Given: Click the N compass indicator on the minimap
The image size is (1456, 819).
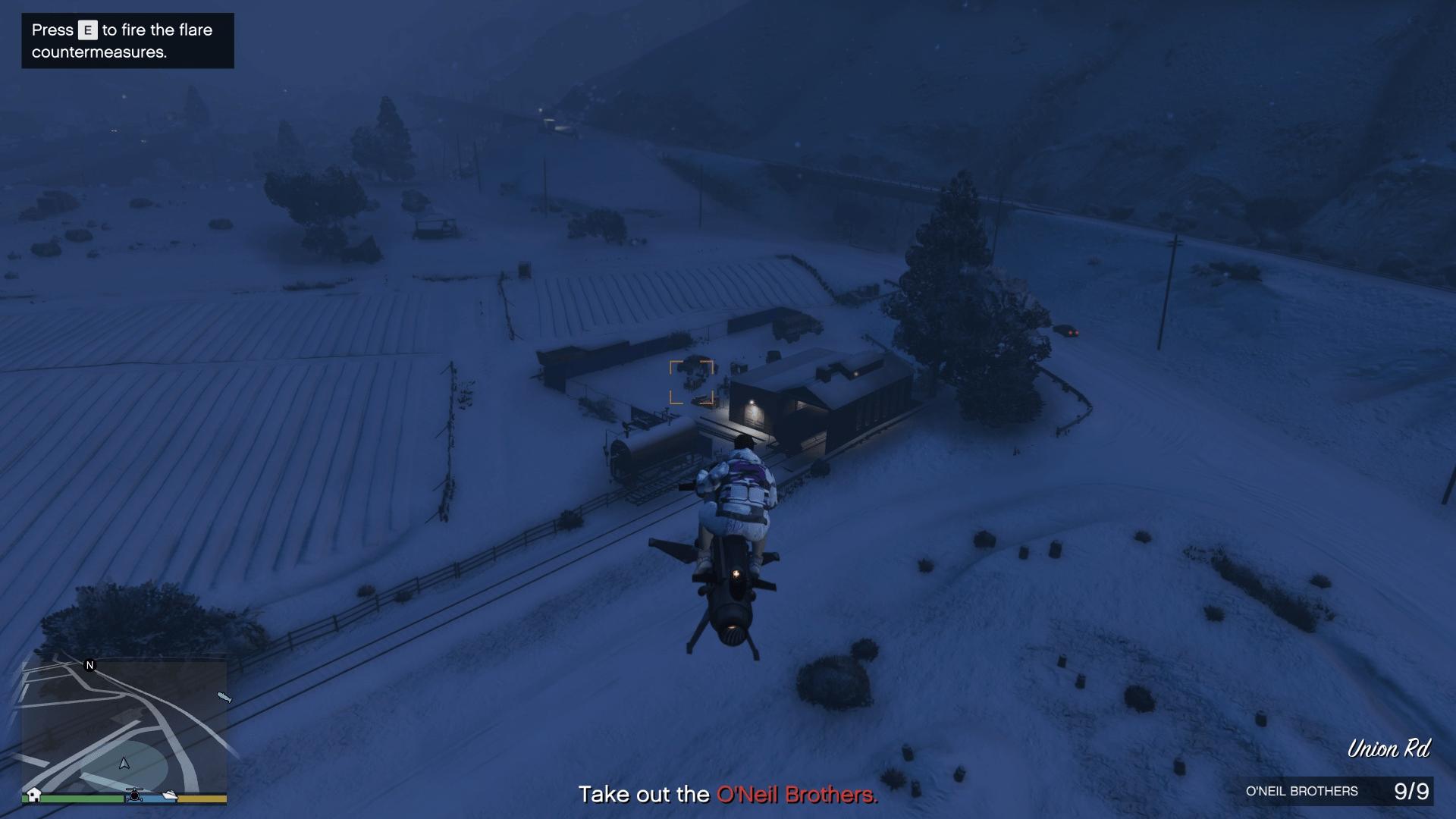Looking at the screenshot, I should point(89,666).
